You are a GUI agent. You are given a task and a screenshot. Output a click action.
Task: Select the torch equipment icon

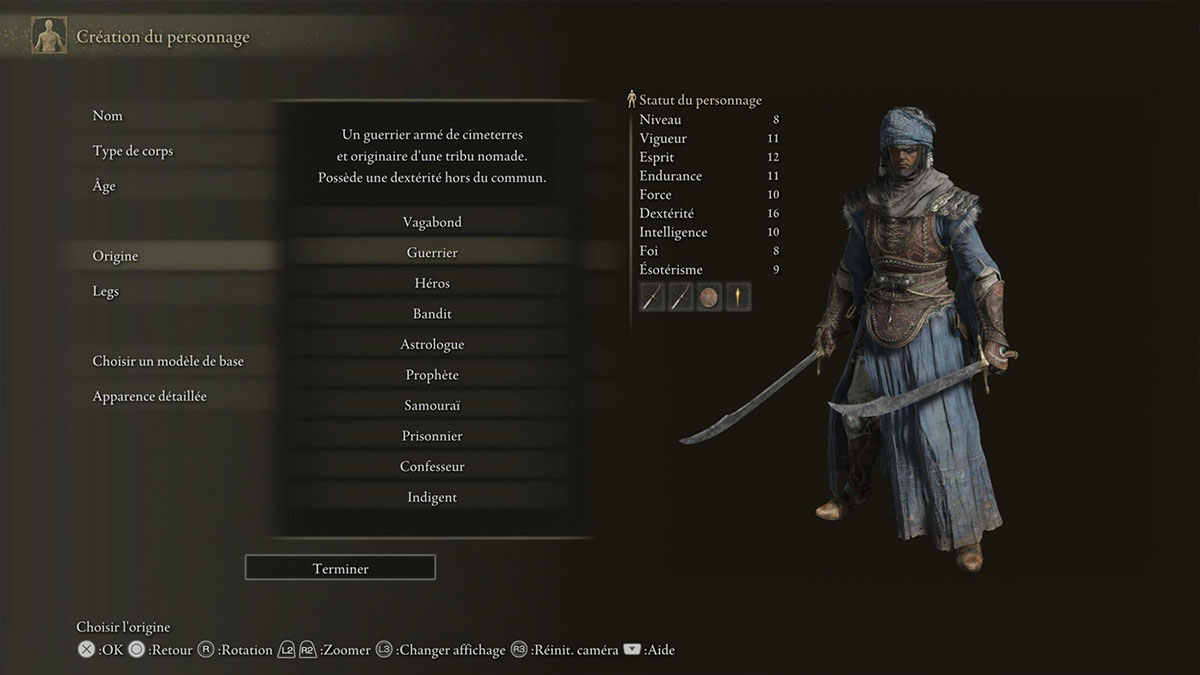(739, 297)
